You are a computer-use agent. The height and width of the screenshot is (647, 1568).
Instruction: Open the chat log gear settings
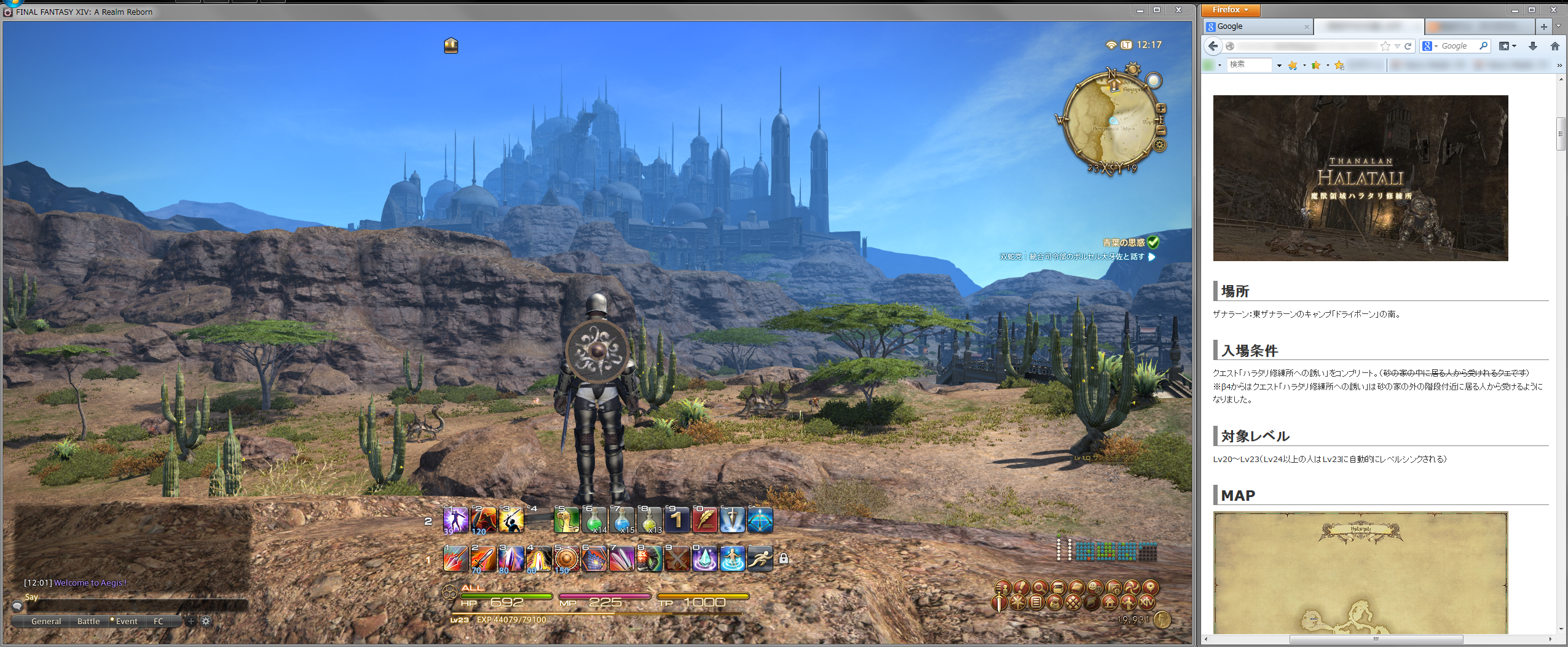click(x=206, y=621)
